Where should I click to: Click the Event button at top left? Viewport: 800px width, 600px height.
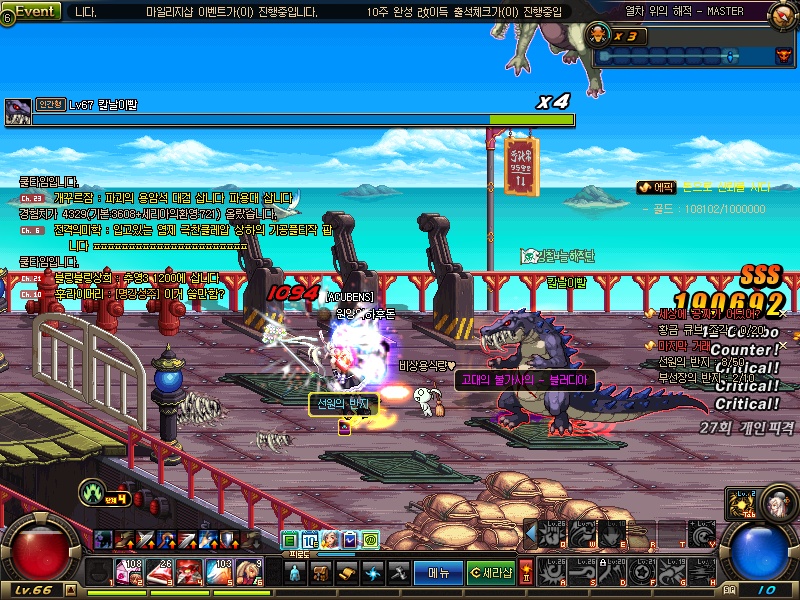36,11
